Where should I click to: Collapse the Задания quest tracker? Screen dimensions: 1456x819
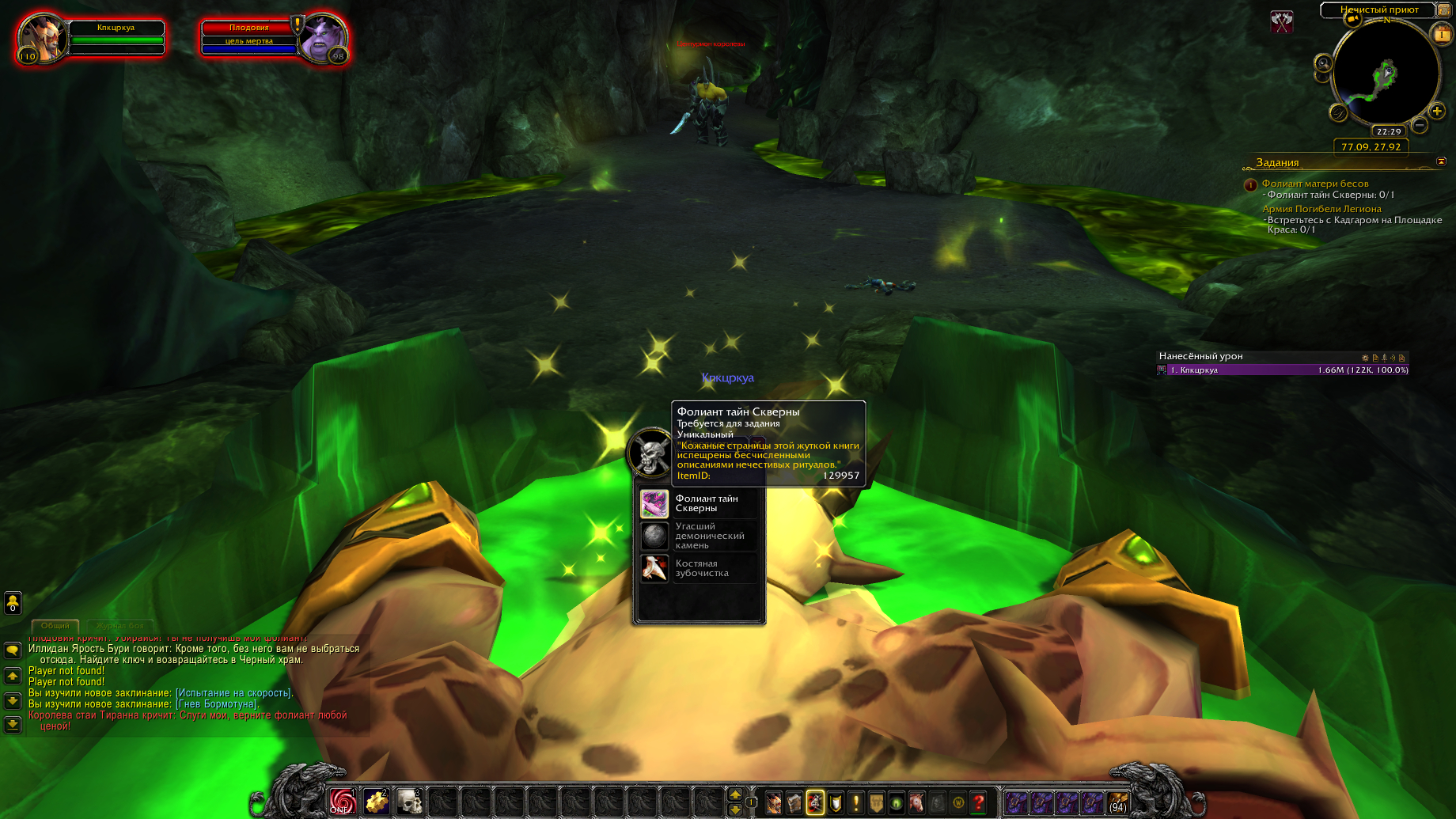[1441, 161]
